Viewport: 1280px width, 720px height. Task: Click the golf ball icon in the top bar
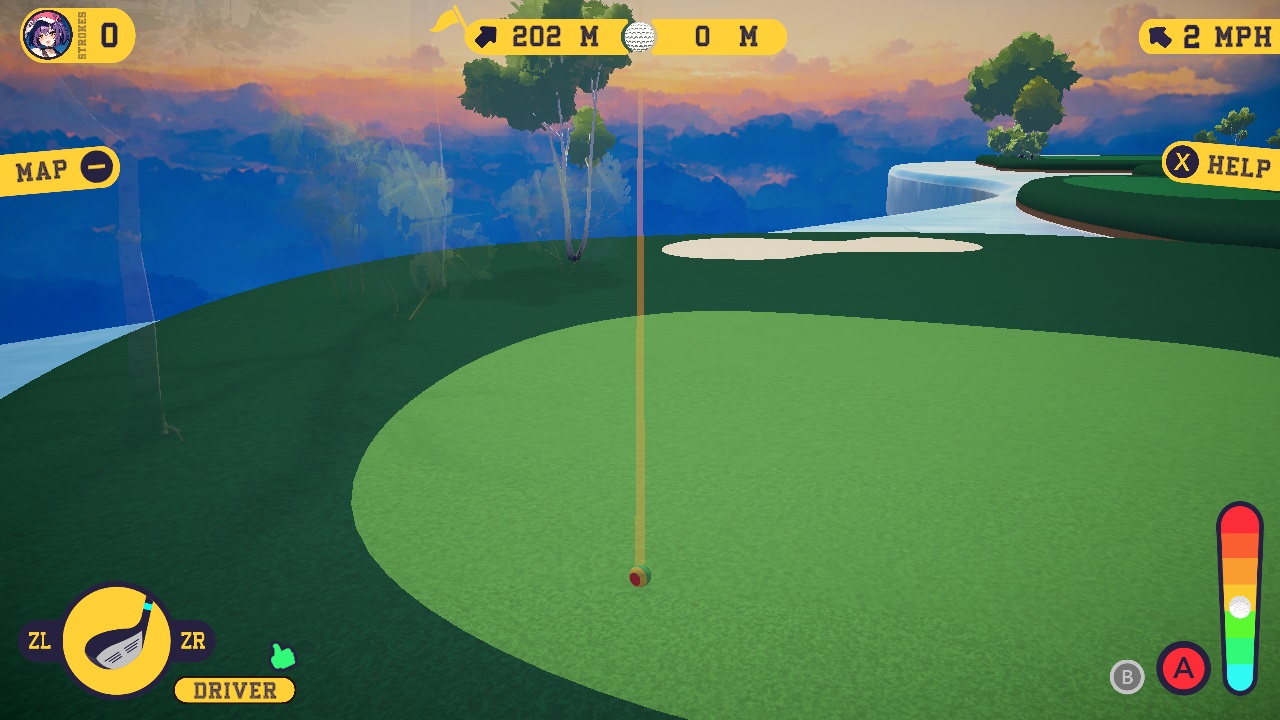tap(638, 37)
